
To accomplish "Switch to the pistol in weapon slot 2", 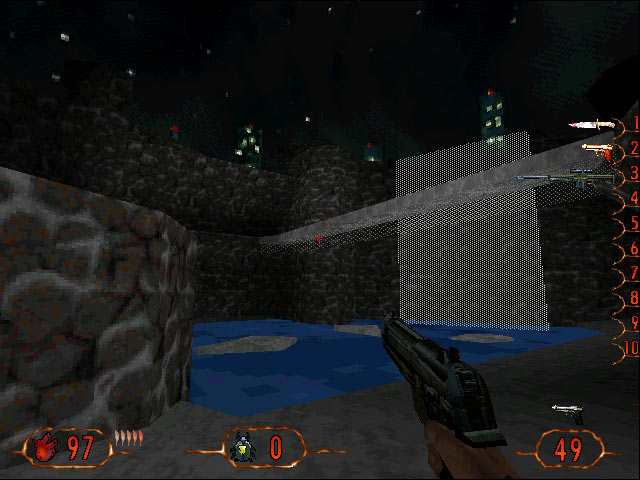I will [x=596, y=150].
